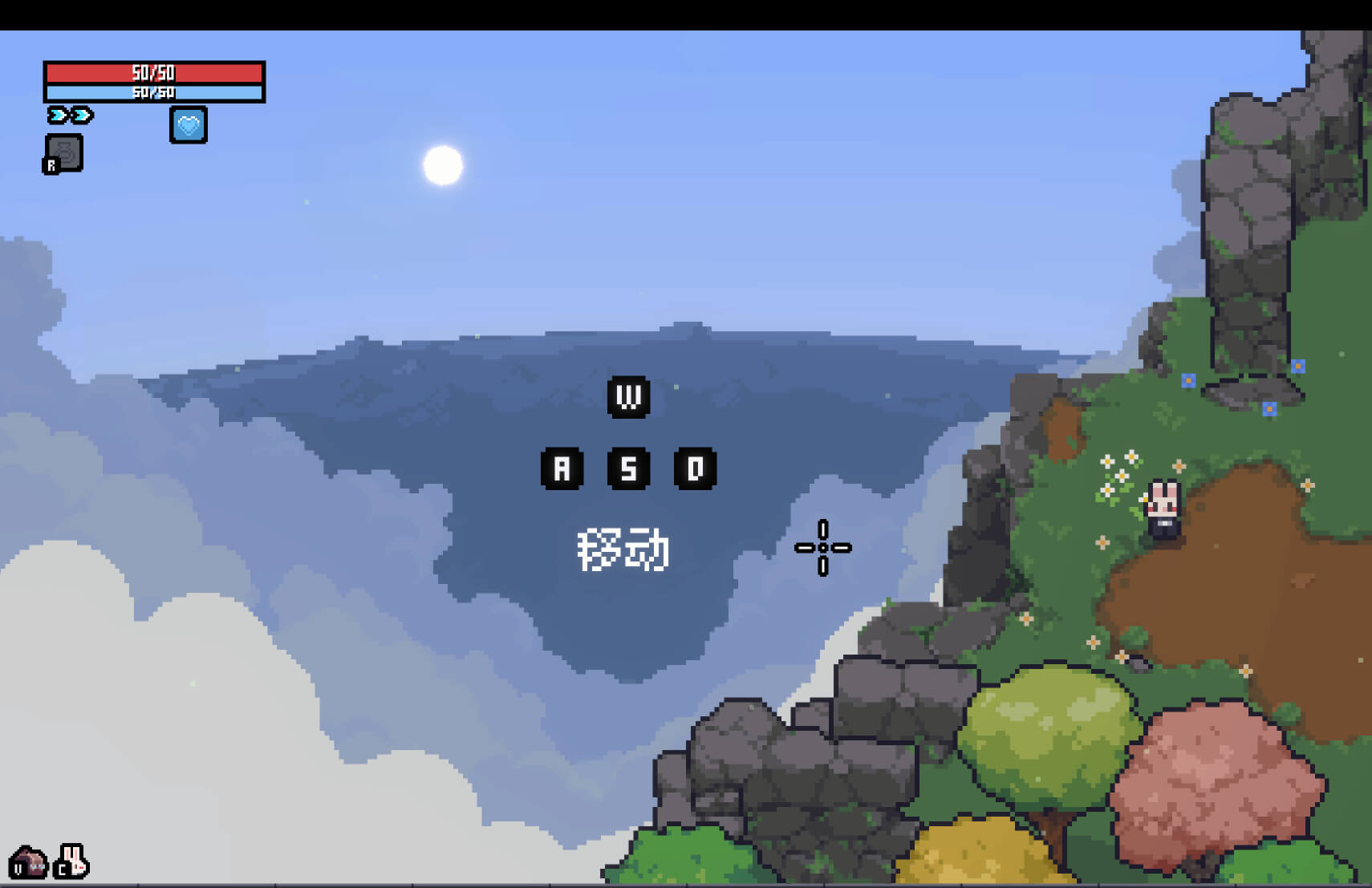Select the rabbit player character on the cliff
1372x888 pixels.
click(x=1163, y=507)
